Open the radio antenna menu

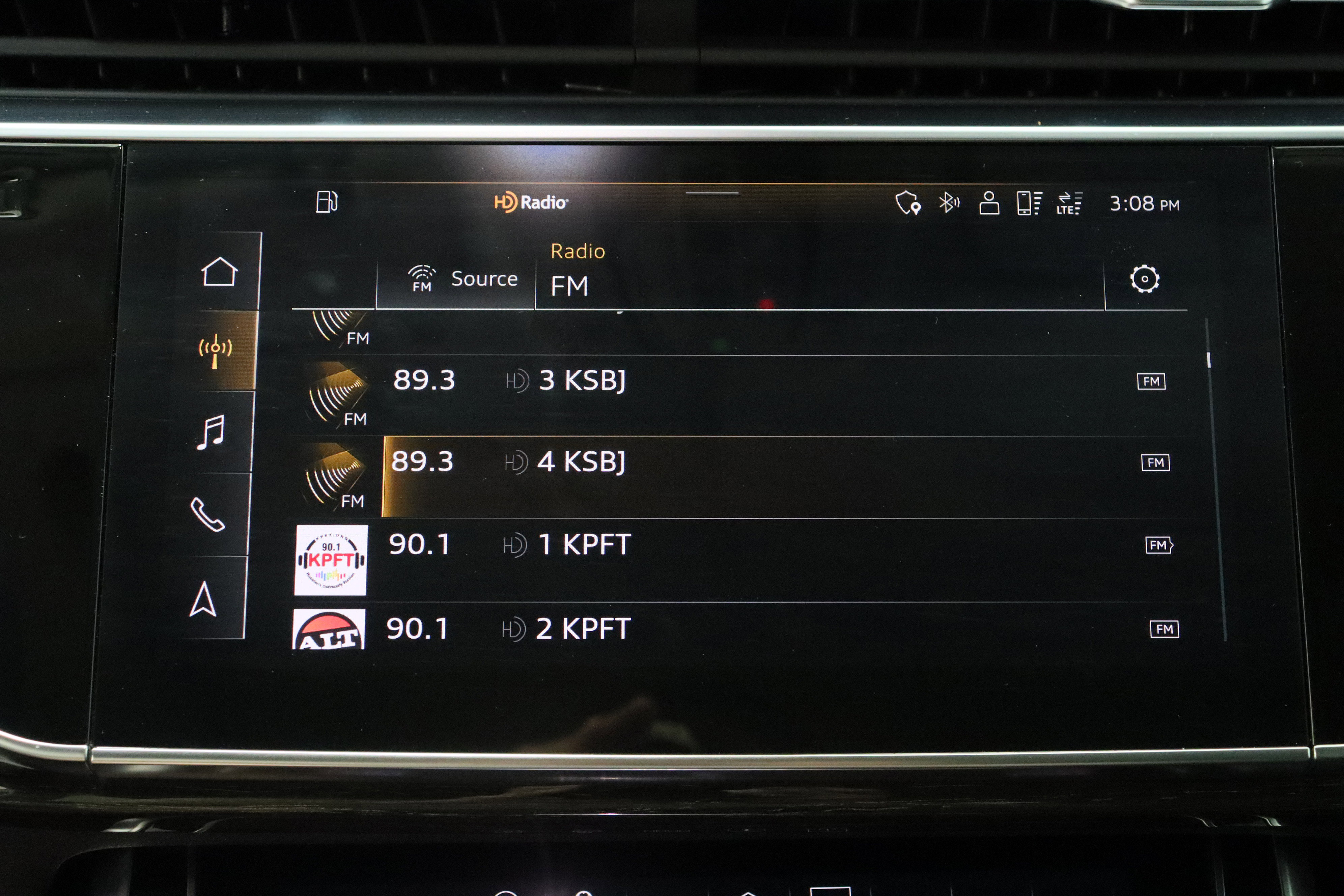point(216,350)
